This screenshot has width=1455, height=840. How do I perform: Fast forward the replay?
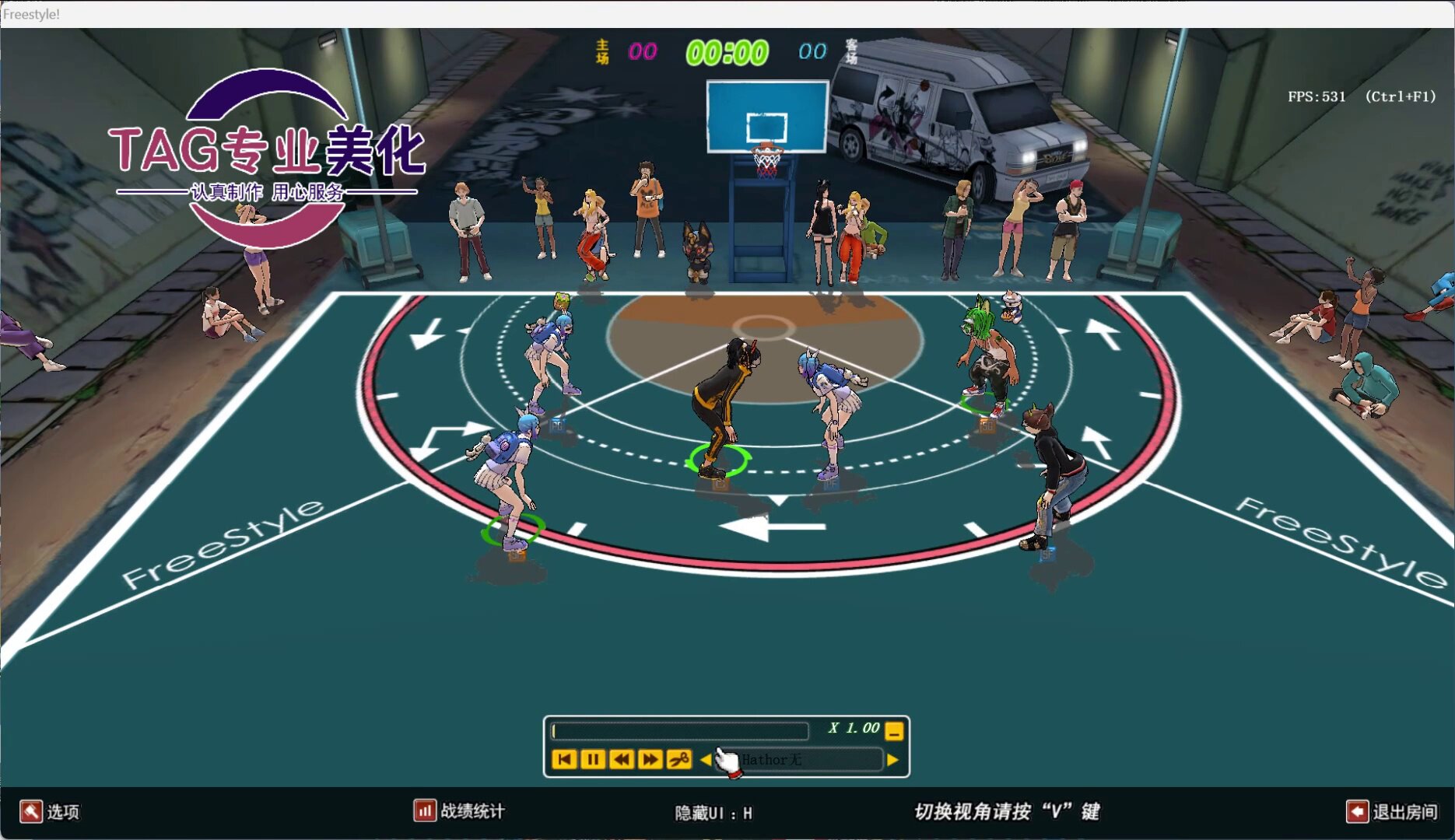[x=650, y=759]
